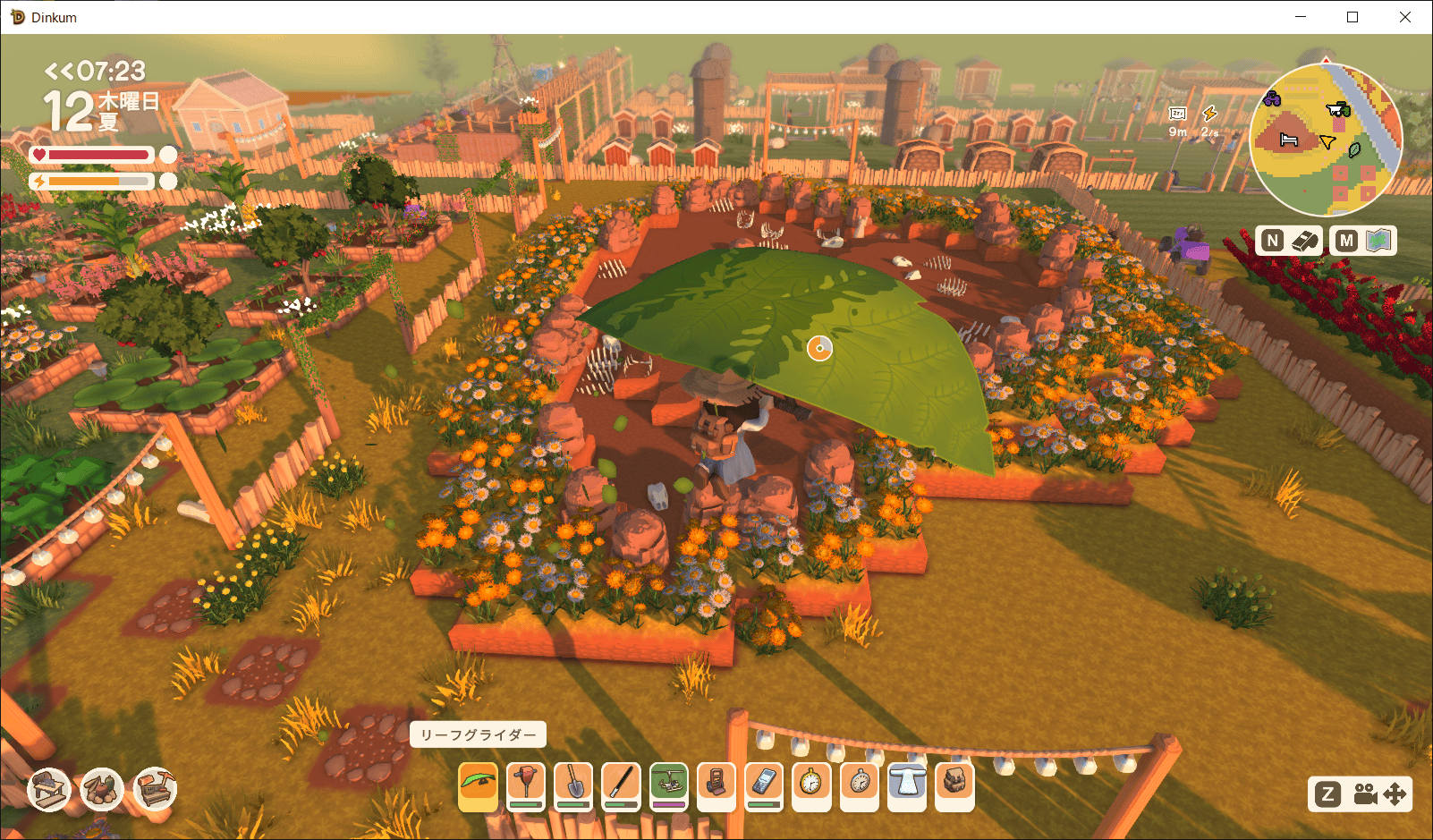The width and height of the screenshot is (1433, 840).
Task: Pick the hand trolley hotbar slot
Action: 716,785
